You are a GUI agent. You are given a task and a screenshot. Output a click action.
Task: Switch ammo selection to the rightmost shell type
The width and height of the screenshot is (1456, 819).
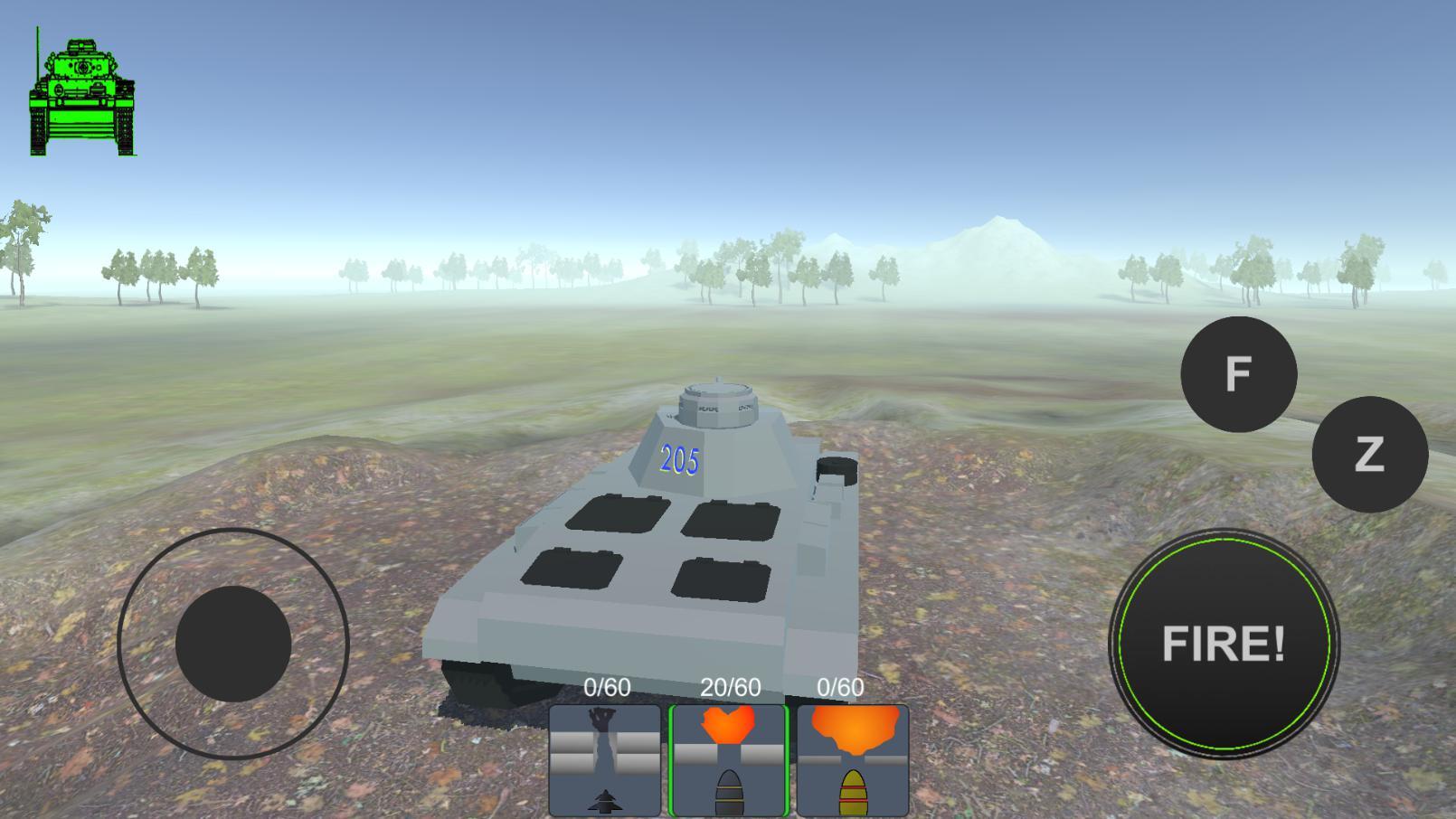click(855, 759)
